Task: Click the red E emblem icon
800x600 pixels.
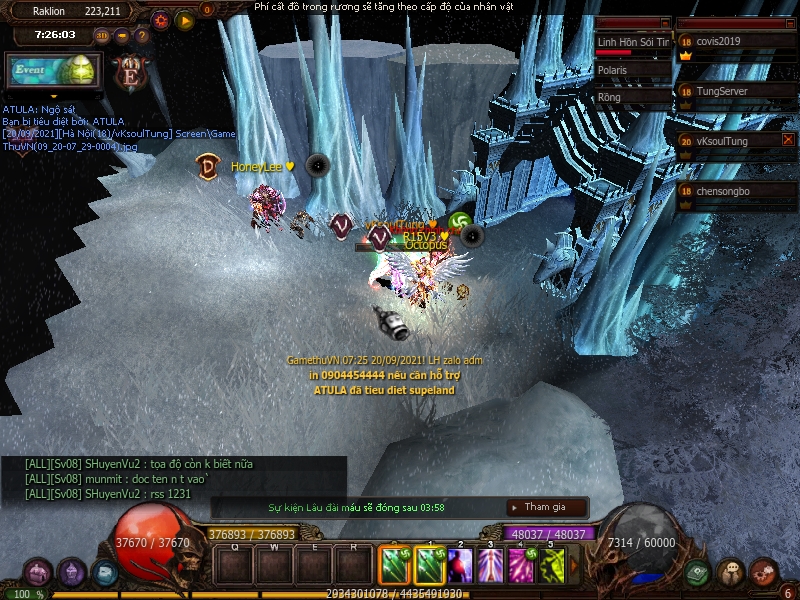Action: (130, 72)
